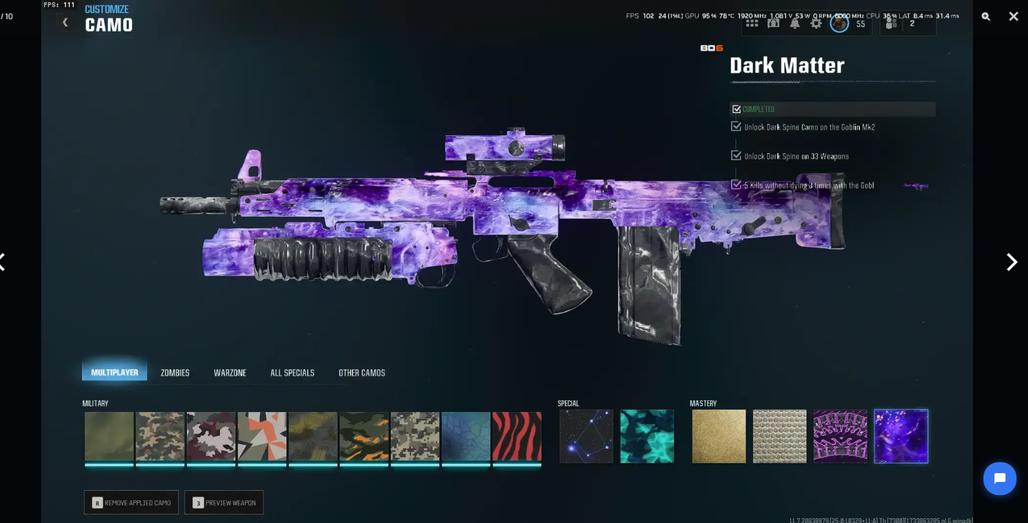Choose the teal crystal special camo
This screenshot has width=1028, height=523.
[647, 436]
